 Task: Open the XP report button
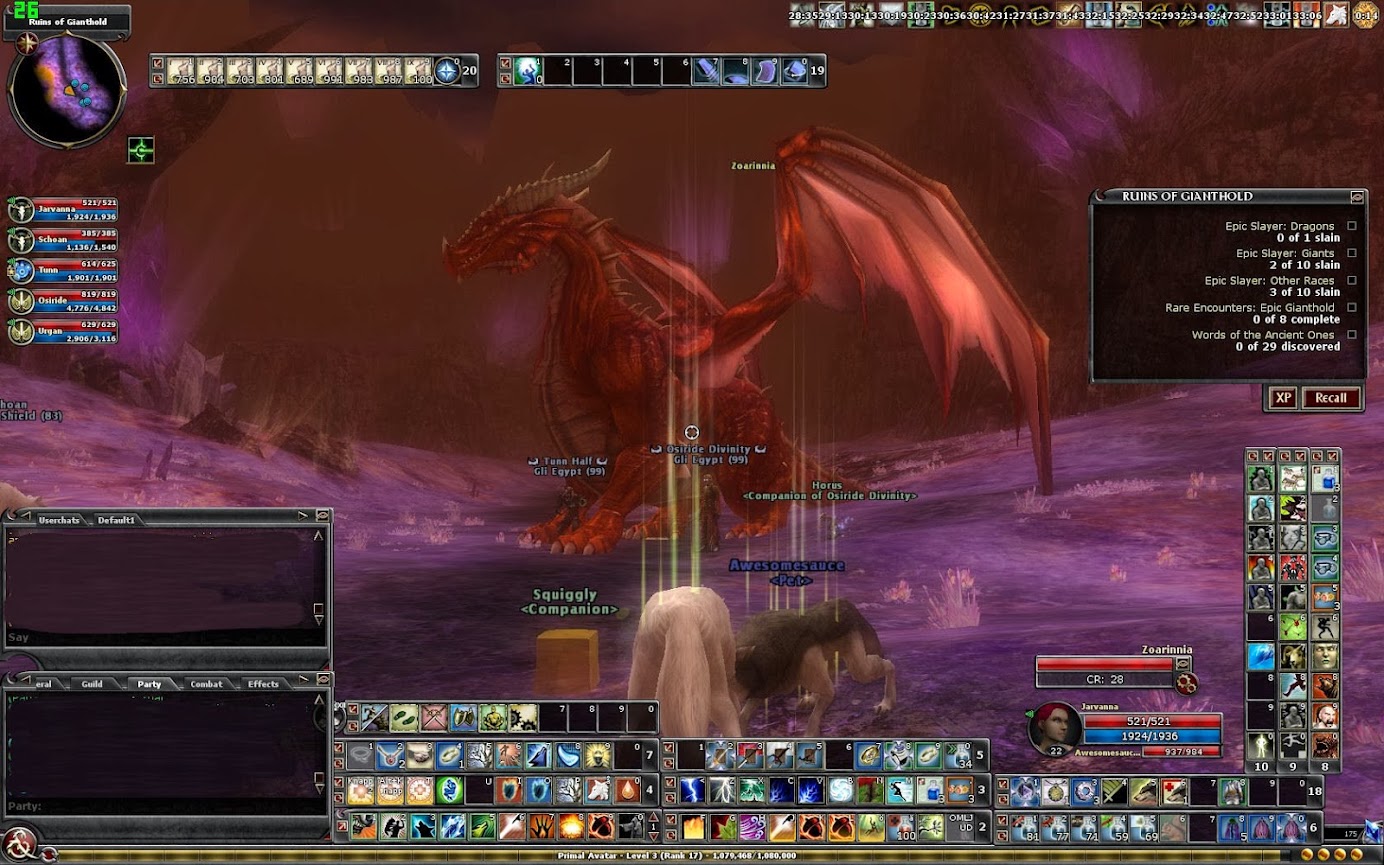coord(1283,398)
